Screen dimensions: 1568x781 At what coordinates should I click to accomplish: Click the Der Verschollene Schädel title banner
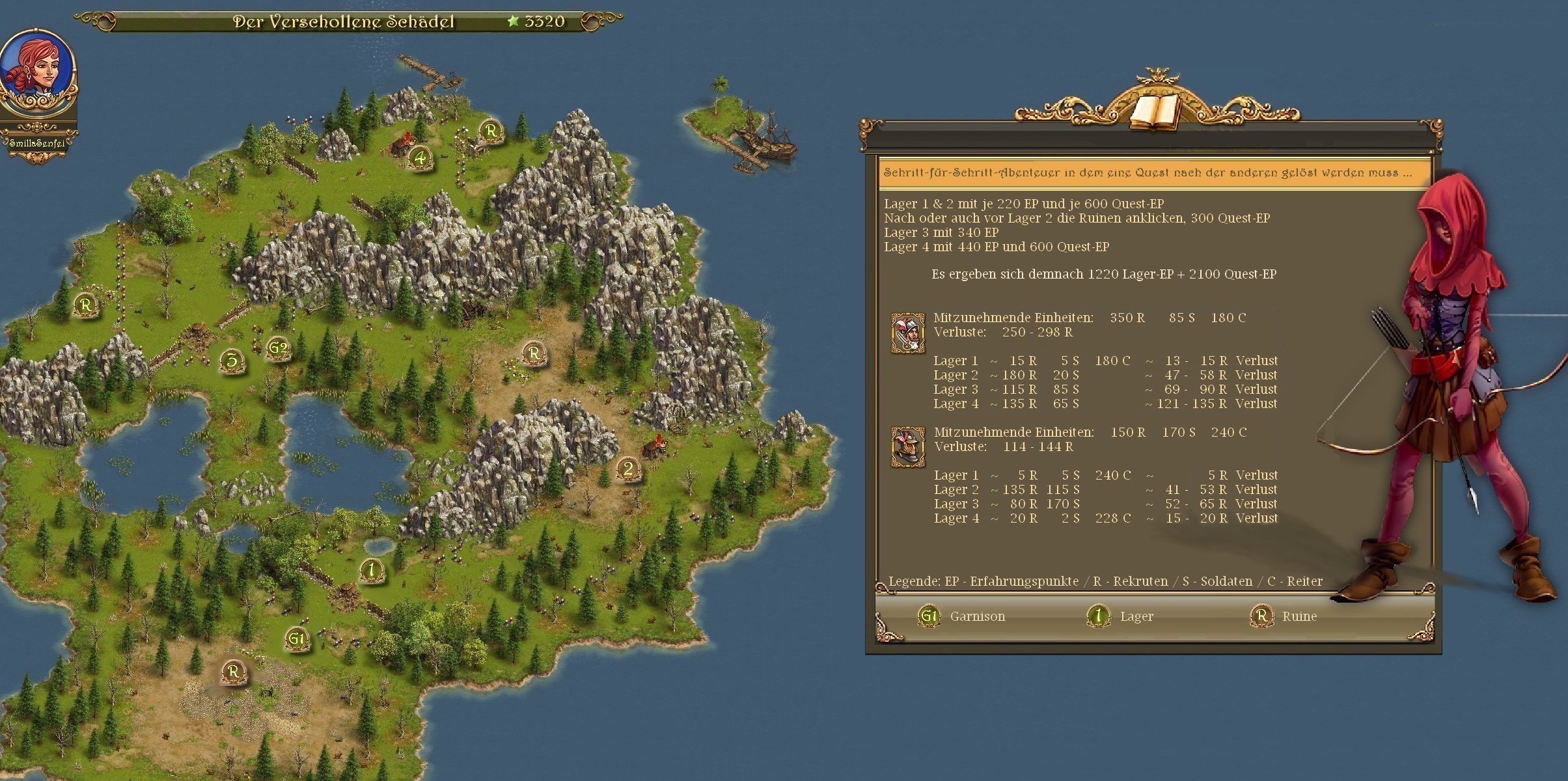tap(345, 21)
